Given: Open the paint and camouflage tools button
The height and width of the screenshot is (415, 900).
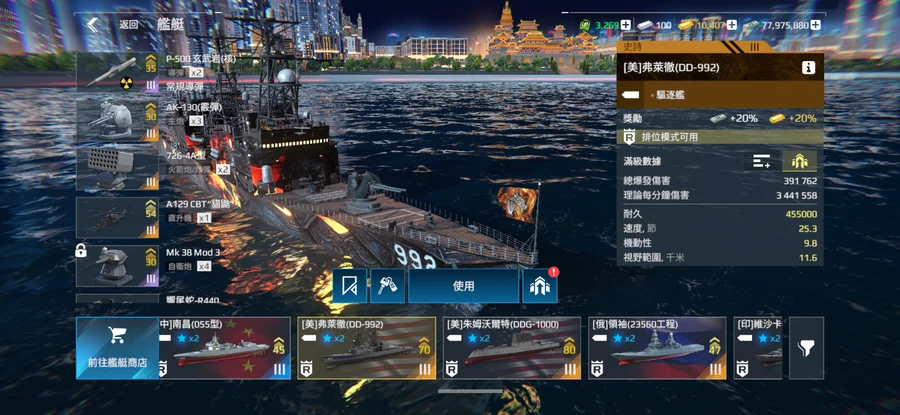Looking at the screenshot, I should pyautogui.click(x=387, y=286).
